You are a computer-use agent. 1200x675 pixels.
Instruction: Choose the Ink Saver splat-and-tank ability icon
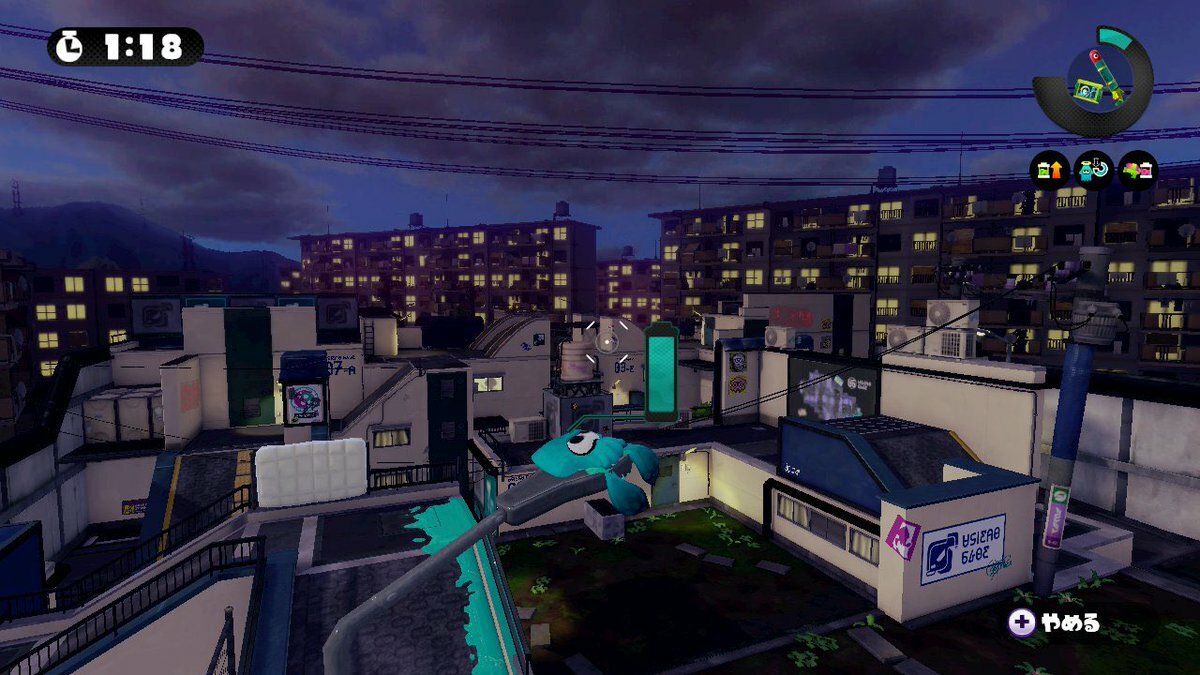click(1137, 170)
